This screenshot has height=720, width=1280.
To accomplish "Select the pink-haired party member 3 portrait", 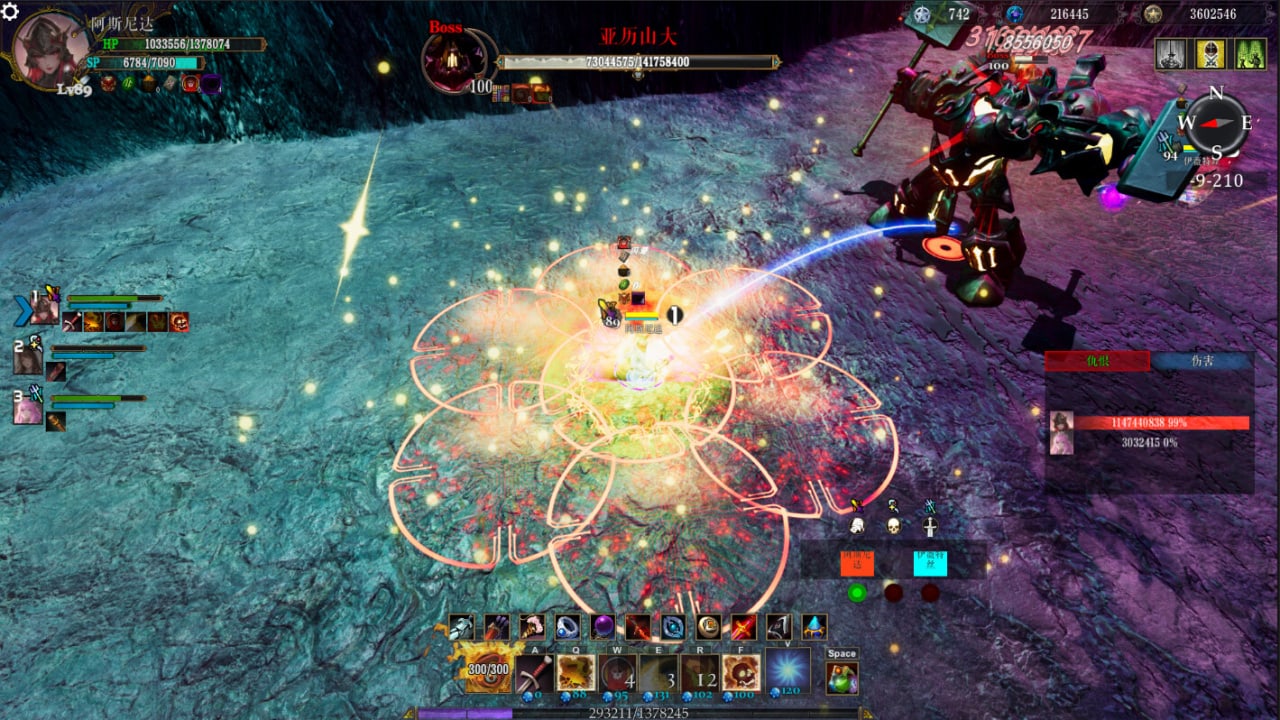I will click(28, 408).
